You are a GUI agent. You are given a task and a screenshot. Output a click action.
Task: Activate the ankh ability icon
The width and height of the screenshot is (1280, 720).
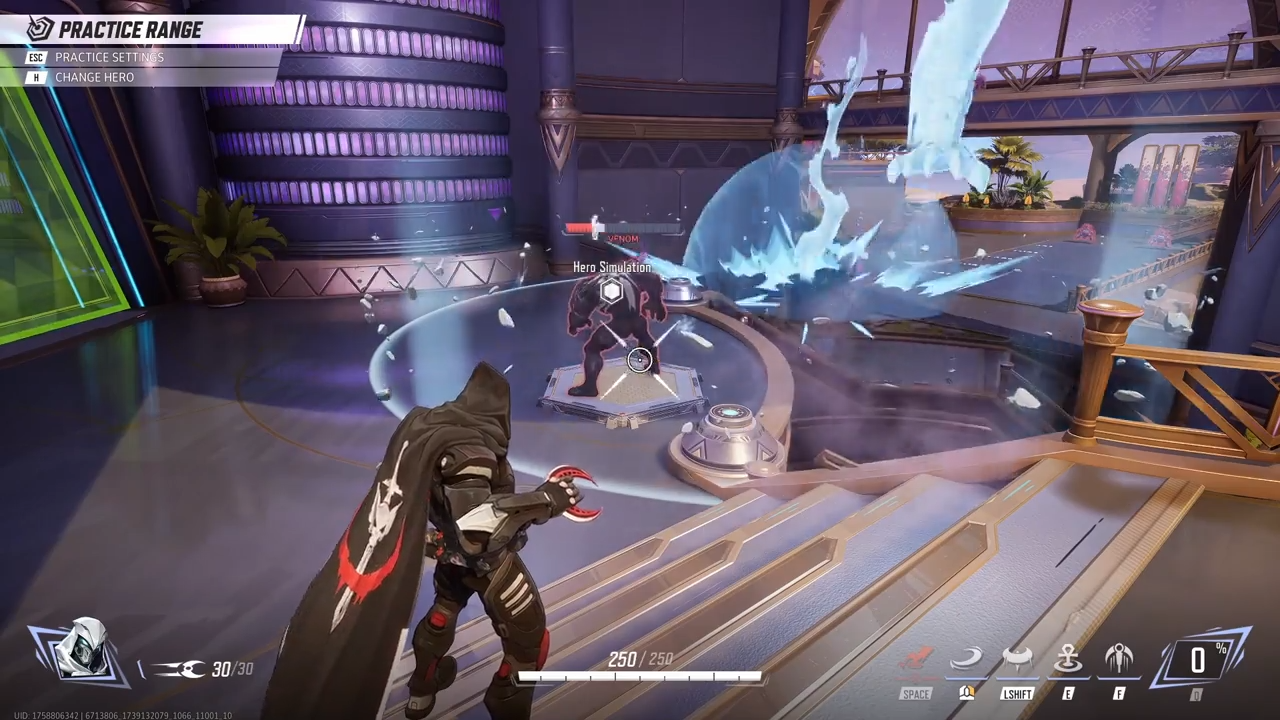click(x=1069, y=660)
